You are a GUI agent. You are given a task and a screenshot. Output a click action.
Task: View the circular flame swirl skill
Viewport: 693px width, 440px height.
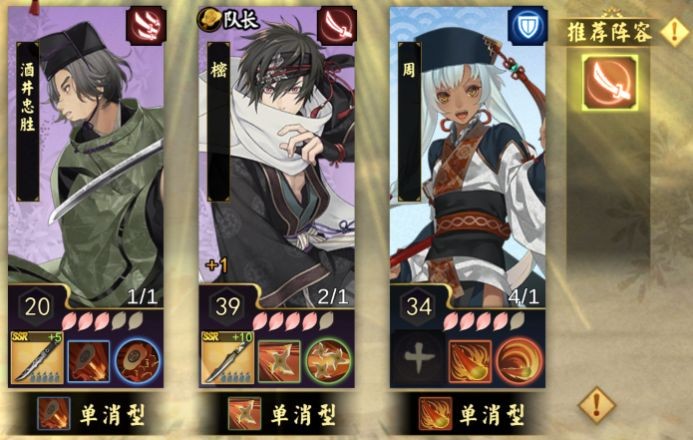coord(516,360)
